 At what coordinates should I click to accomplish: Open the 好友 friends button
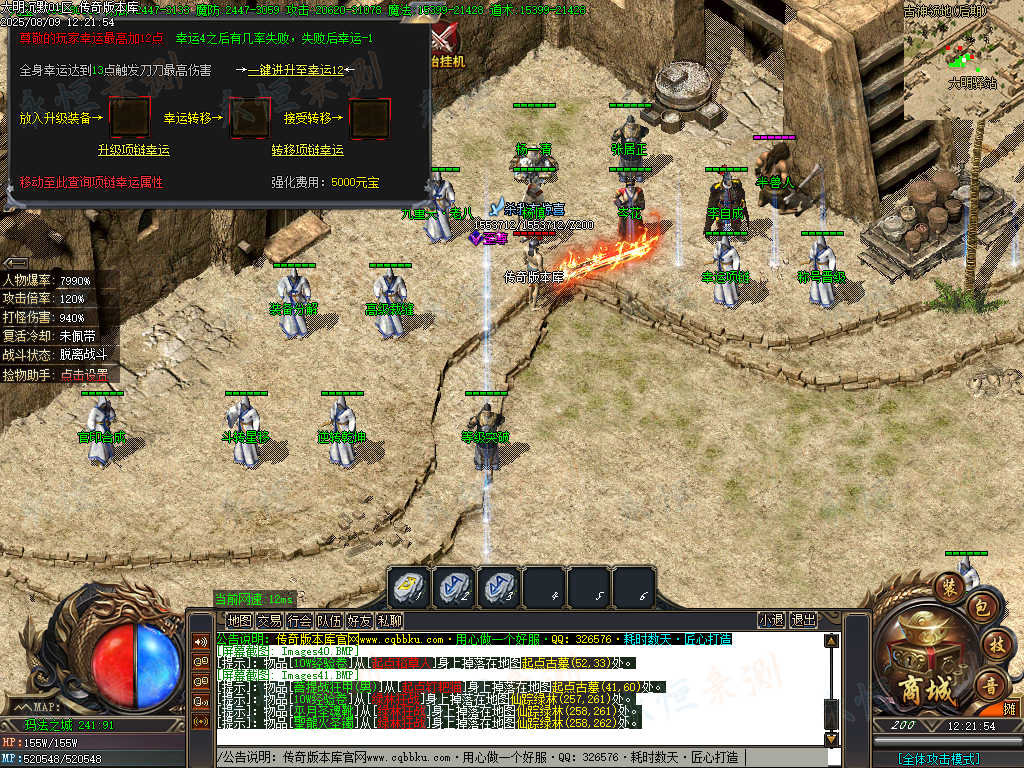[359, 621]
